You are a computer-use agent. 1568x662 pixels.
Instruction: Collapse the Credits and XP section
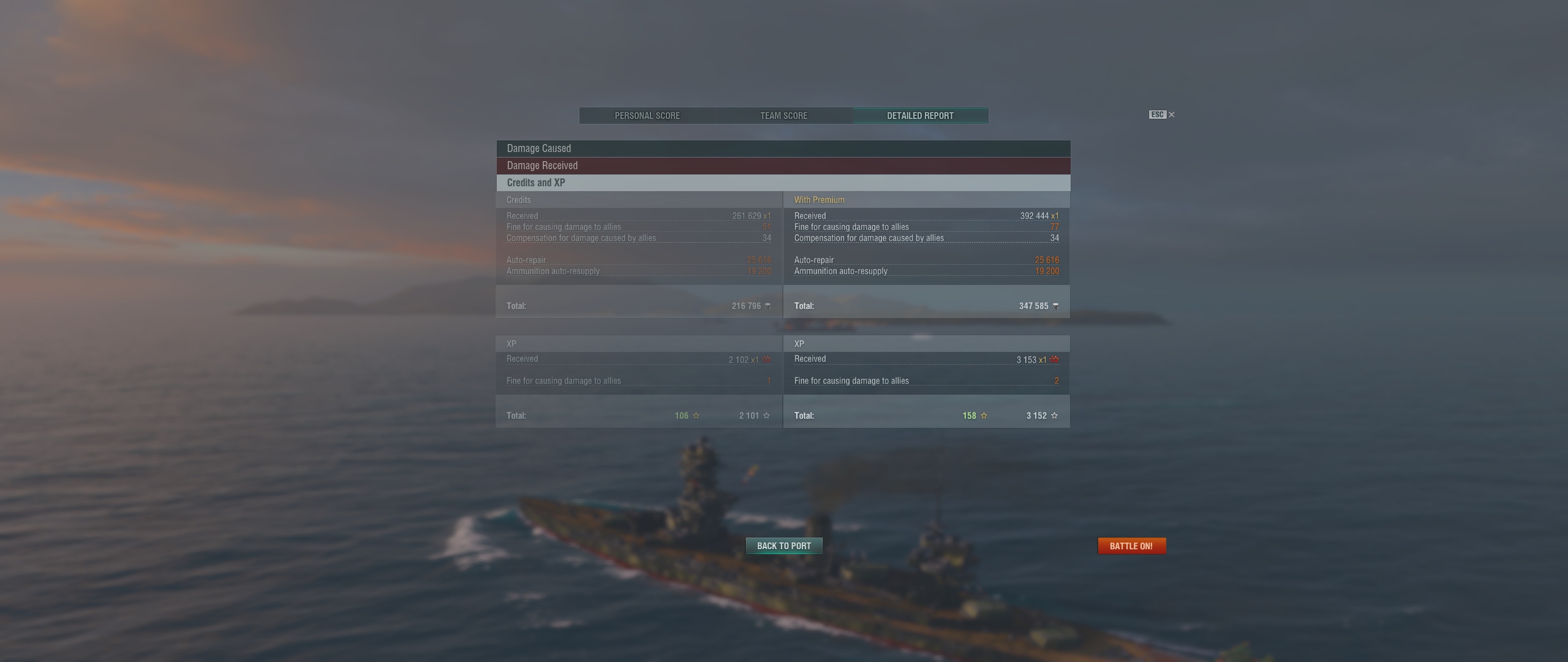pos(783,183)
